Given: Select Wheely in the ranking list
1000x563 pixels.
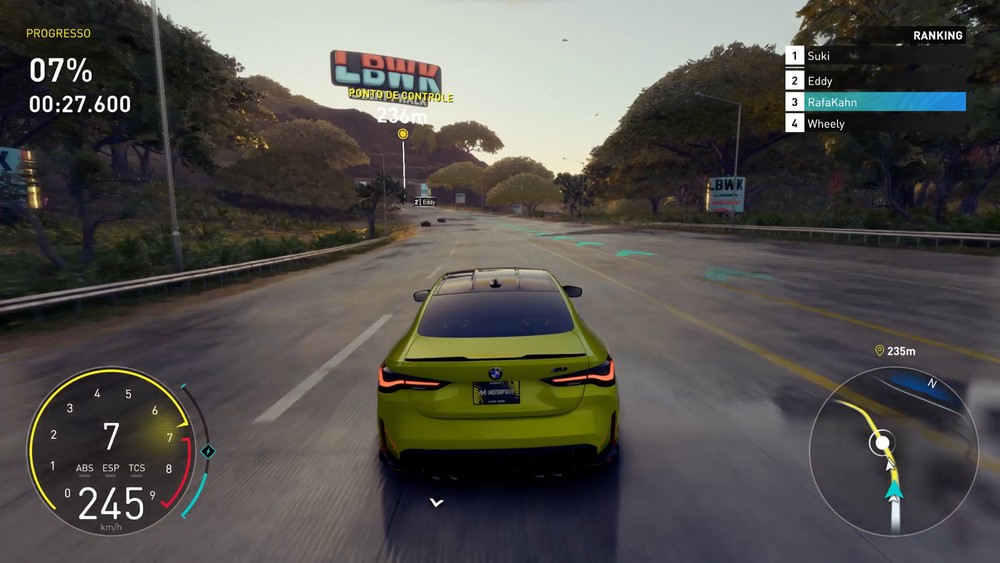Looking at the screenshot, I should tap(875, 124).
